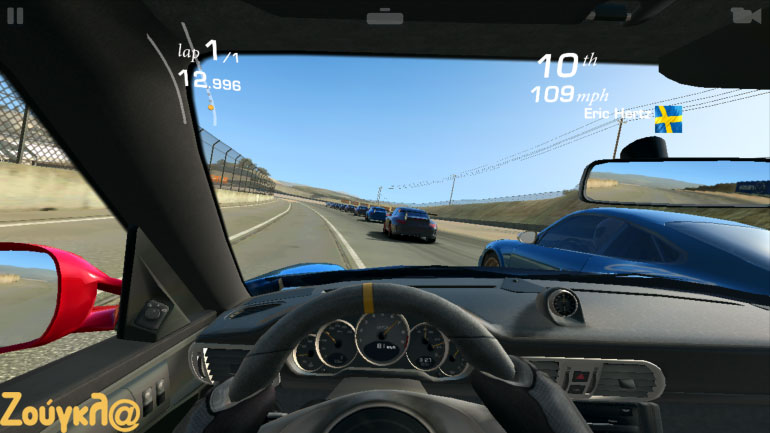Tap the rear-view mirror icon
770x433 pixels.
point(384,17)
